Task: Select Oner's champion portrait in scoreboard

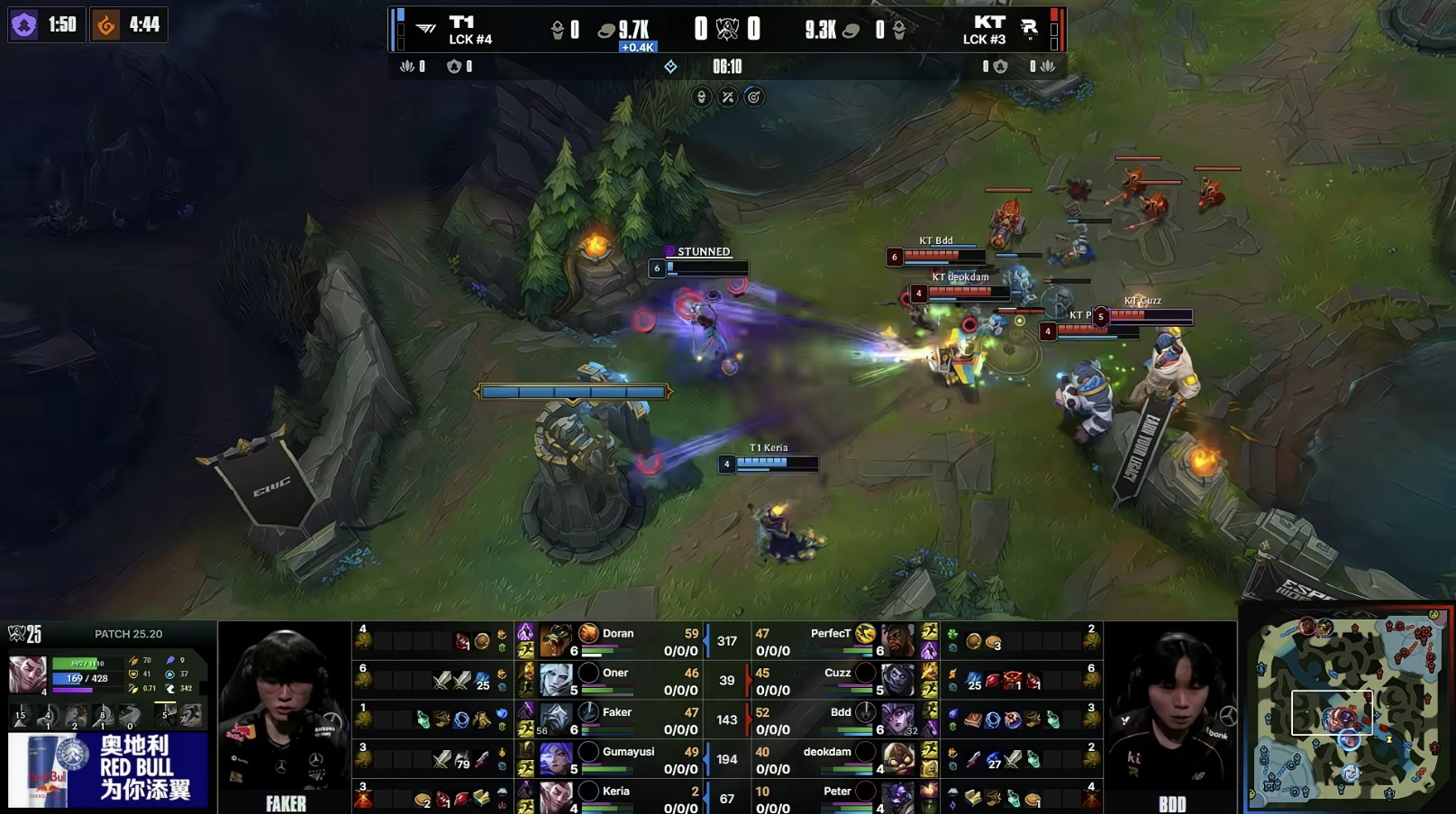Action: [556, 680]
